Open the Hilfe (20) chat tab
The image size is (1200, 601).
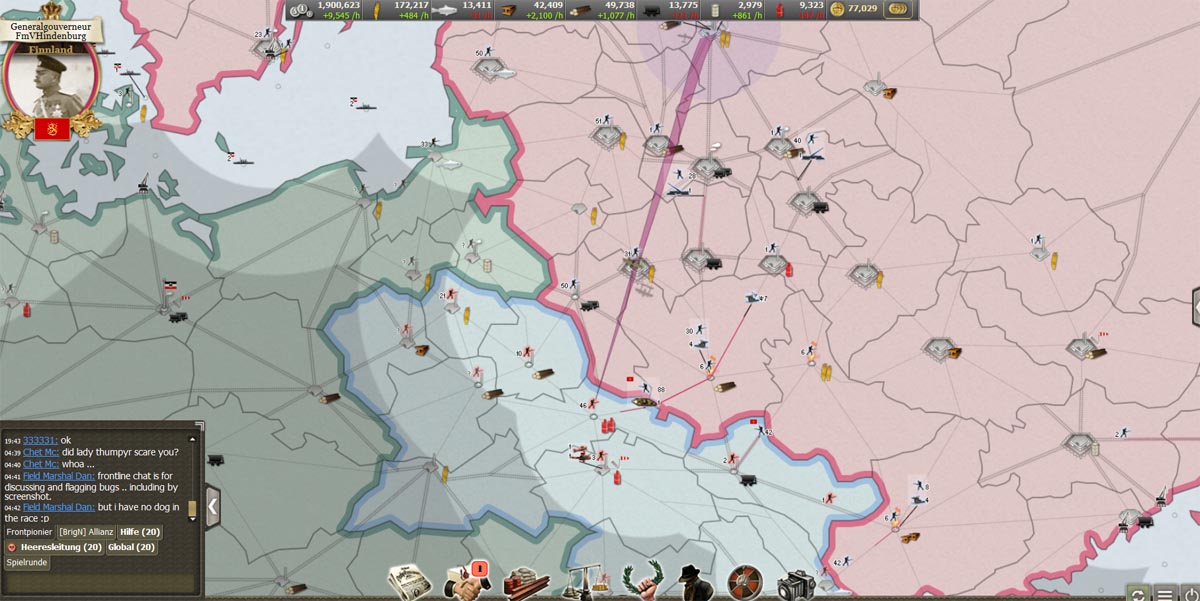pyautogui.click(x=140, y=532)
